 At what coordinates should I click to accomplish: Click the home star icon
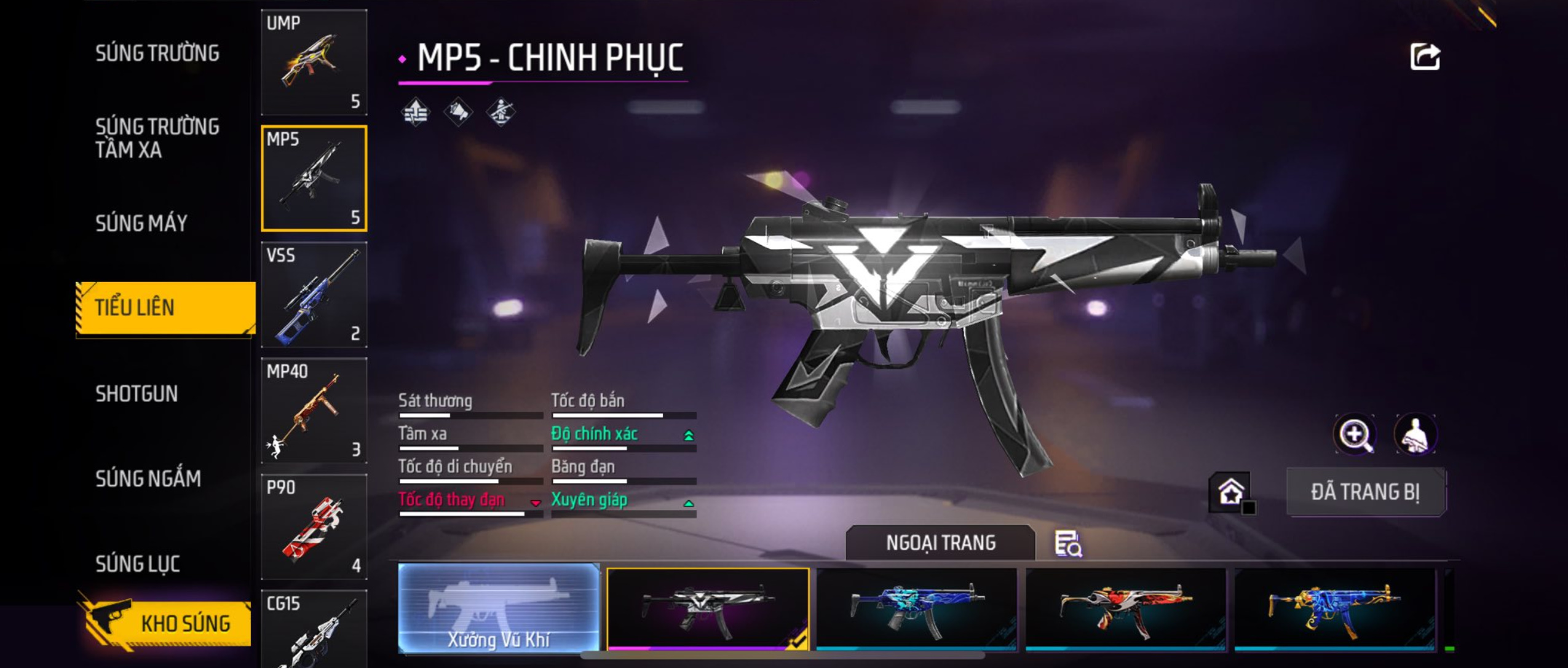[x=1230, y=492]
